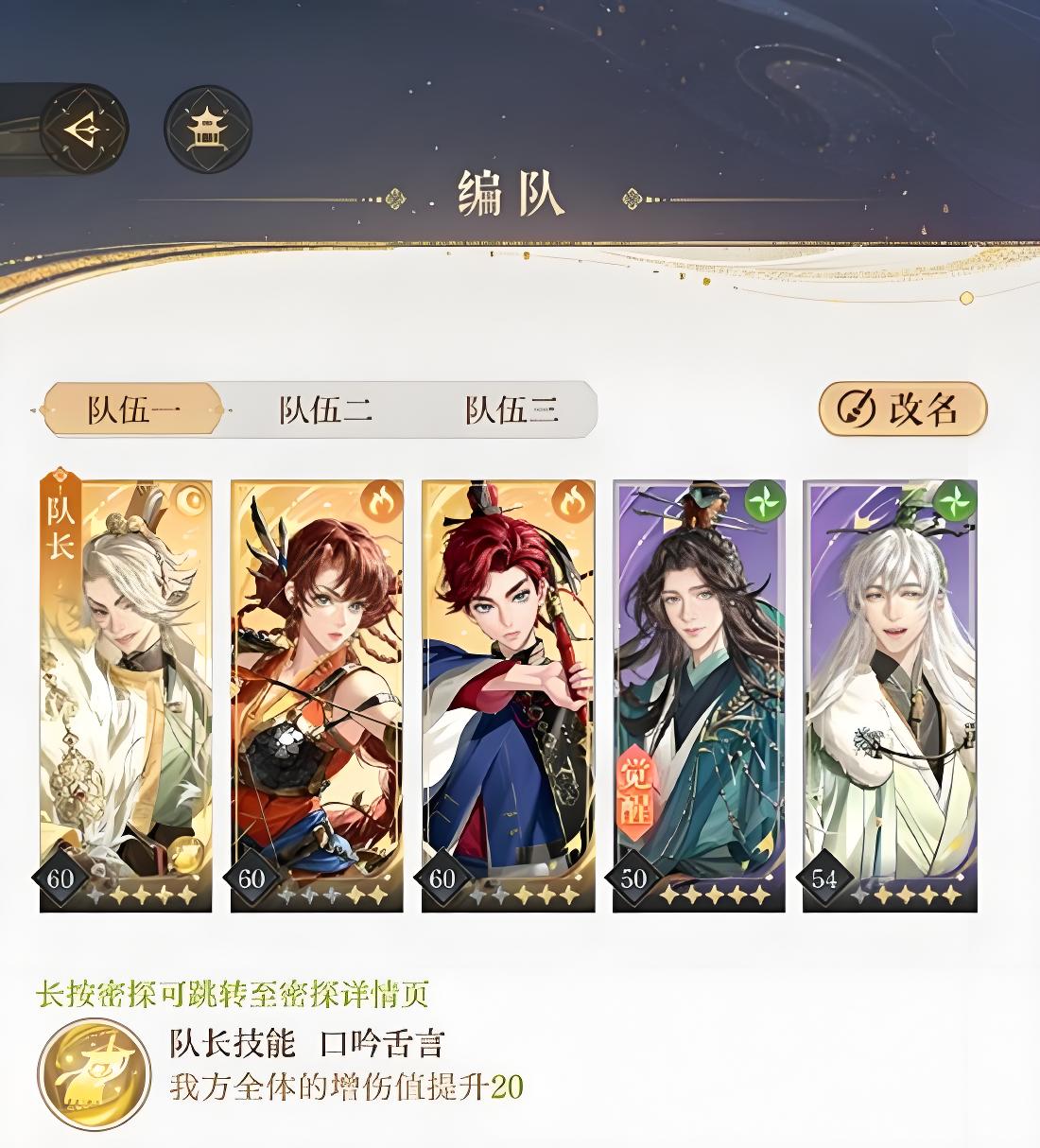Switch to the 队伍二 tab

324,409
